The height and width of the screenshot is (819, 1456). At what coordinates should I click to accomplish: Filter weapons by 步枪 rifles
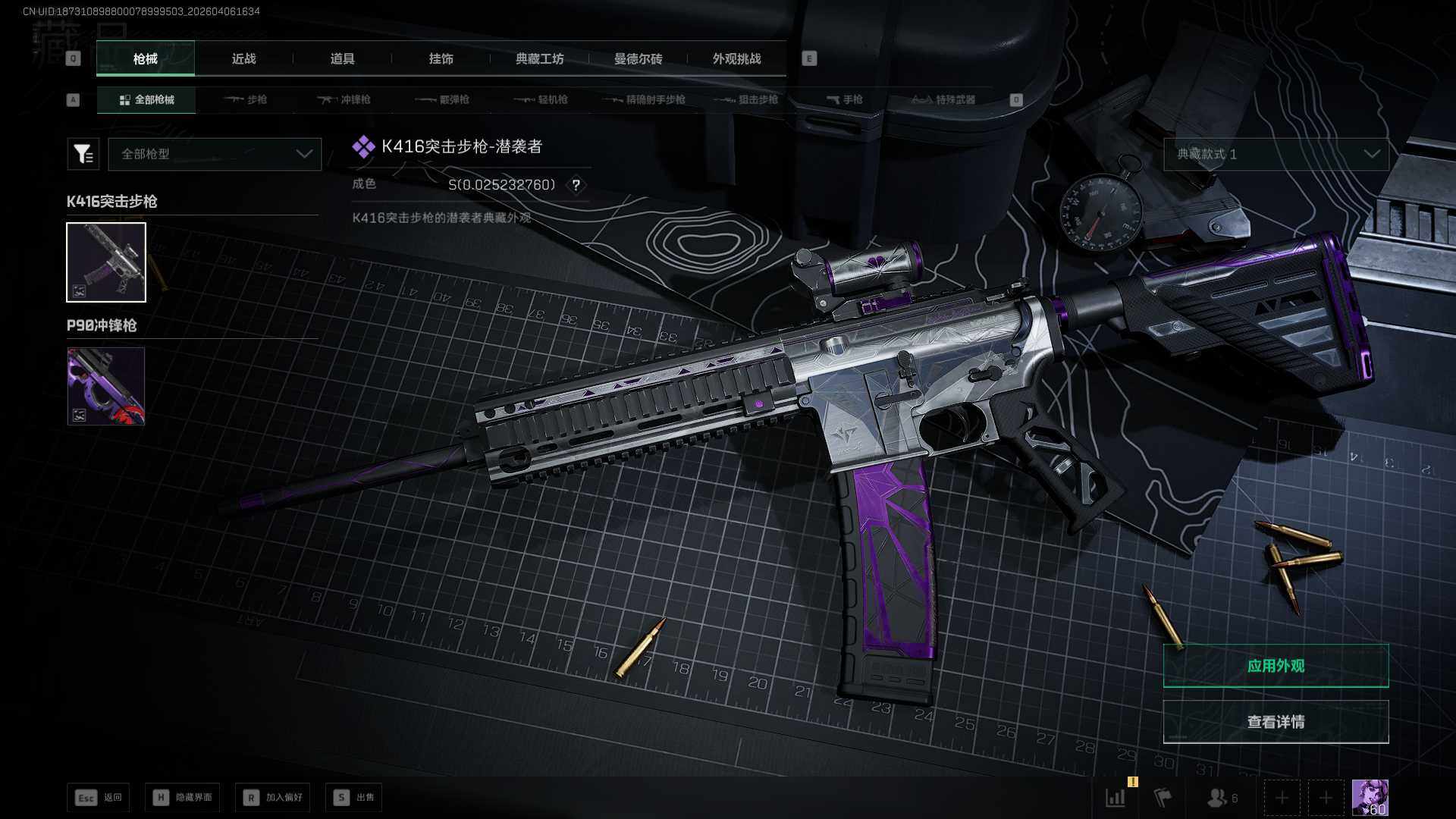[x=246, y=99]
